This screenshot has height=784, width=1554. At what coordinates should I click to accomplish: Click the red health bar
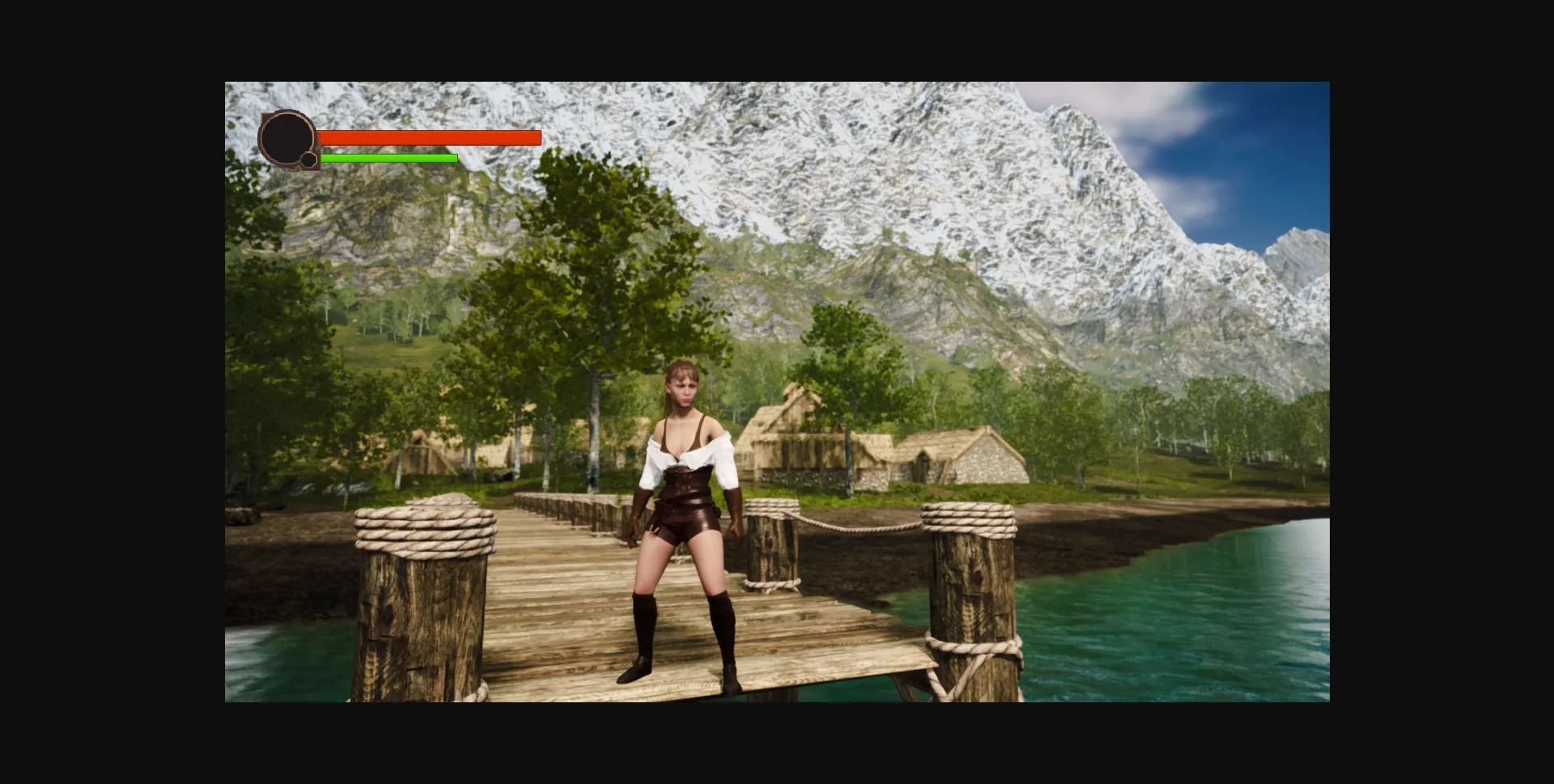pos(429,138)
